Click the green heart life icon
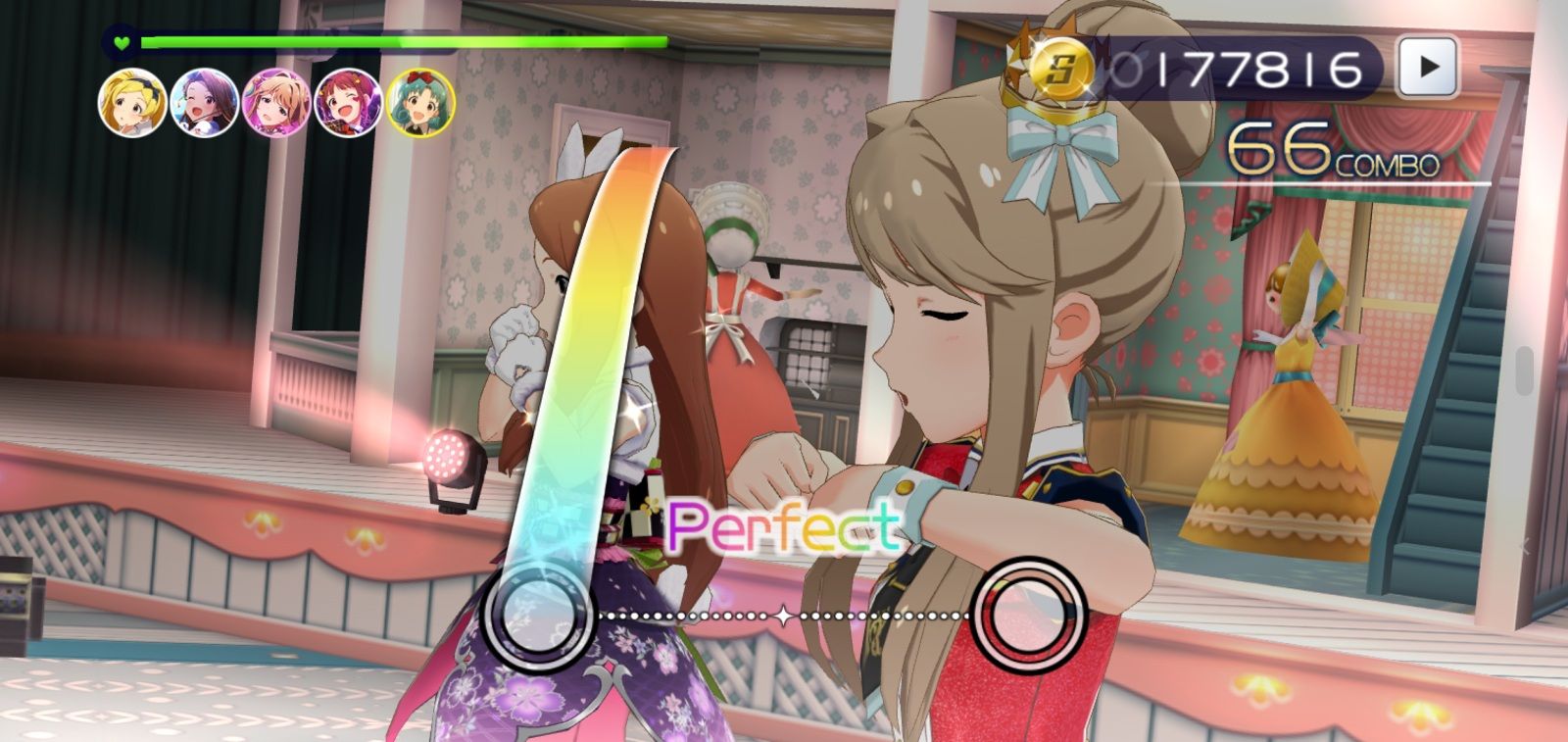This screenshot has height=742, width=1568. click(x=120, y=41)
